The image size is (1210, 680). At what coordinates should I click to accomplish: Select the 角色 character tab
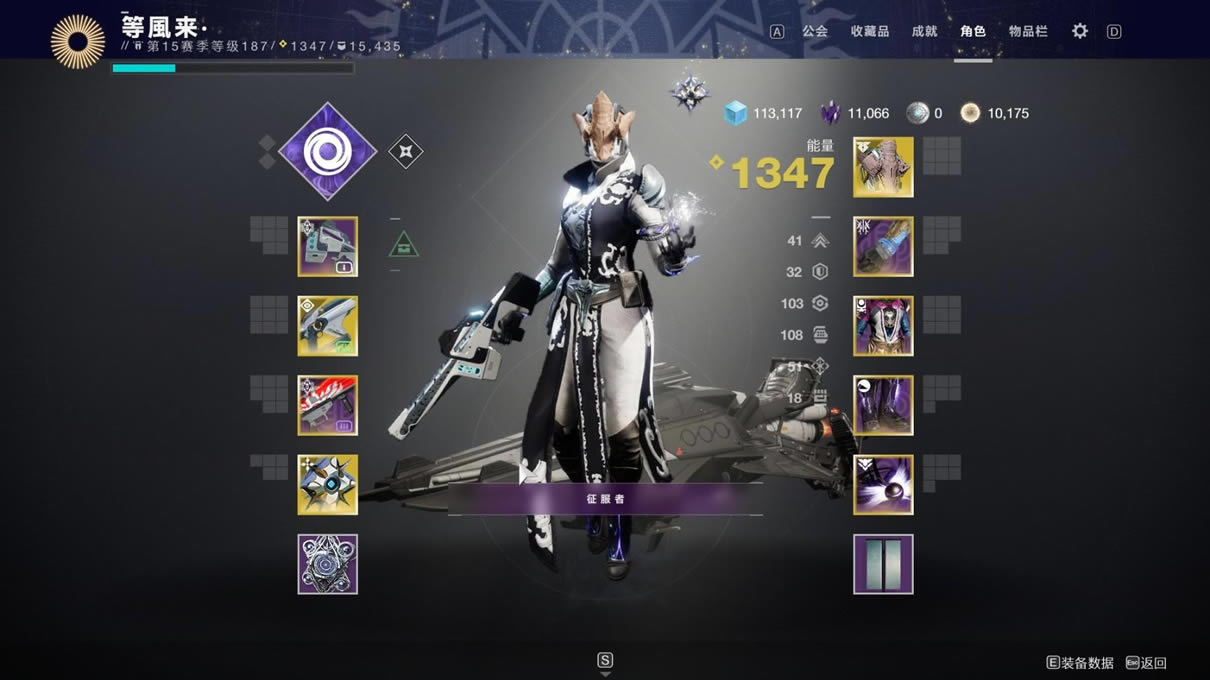pyautogui.click(x=973, y=31)
